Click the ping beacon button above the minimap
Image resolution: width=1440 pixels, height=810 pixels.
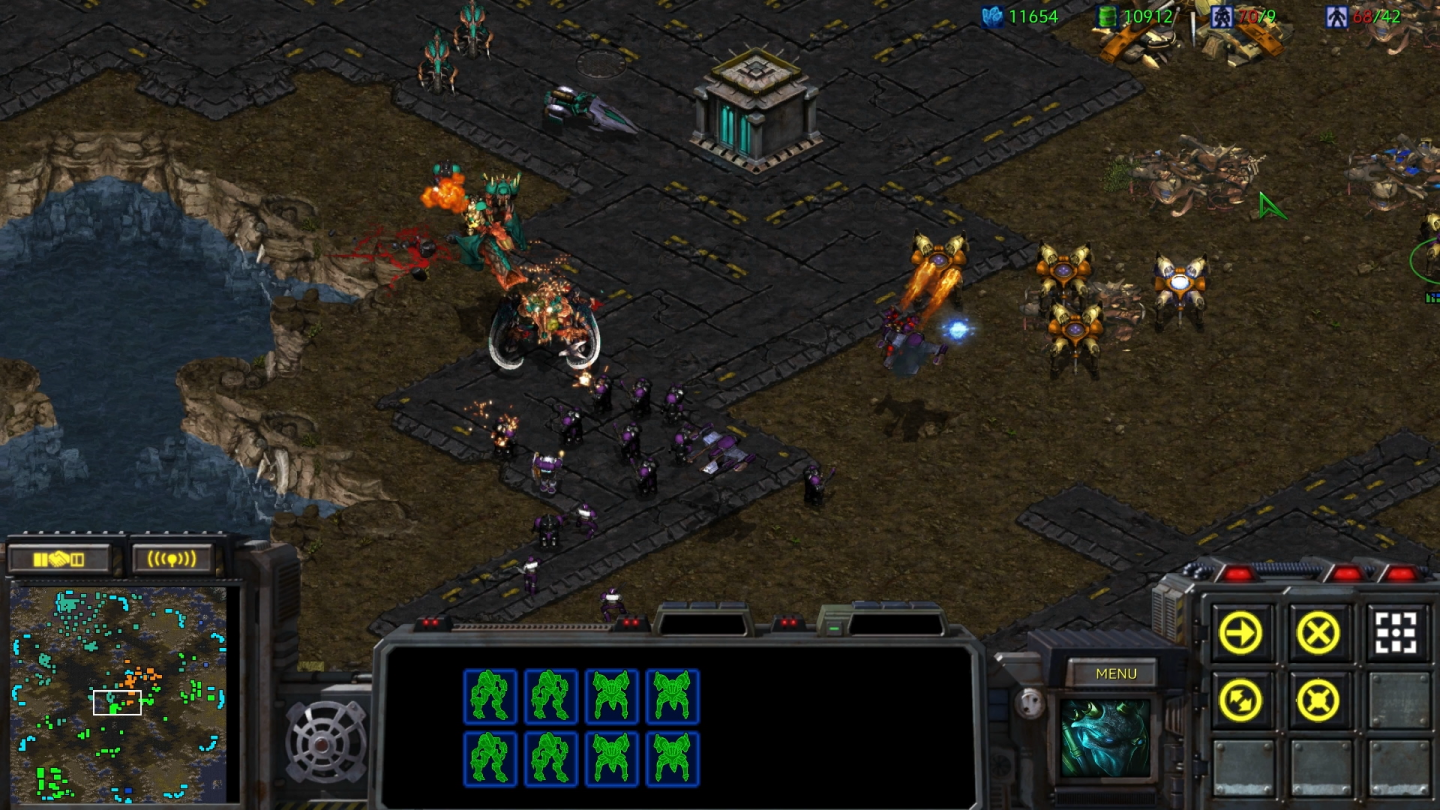click(x=170, y=560)
